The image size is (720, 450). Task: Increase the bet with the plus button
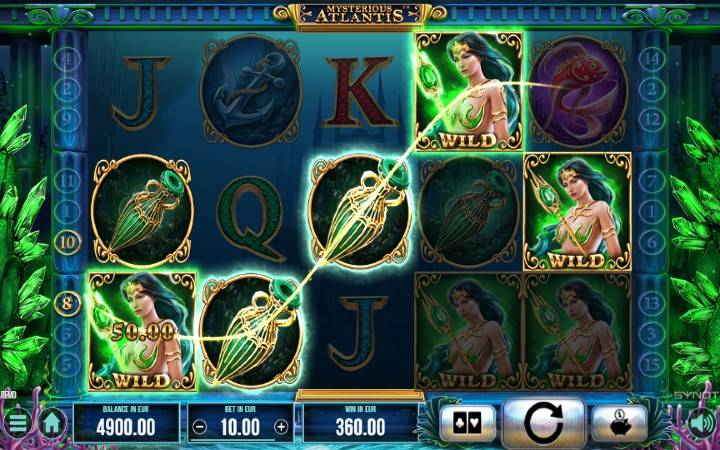tap(281, 427)
